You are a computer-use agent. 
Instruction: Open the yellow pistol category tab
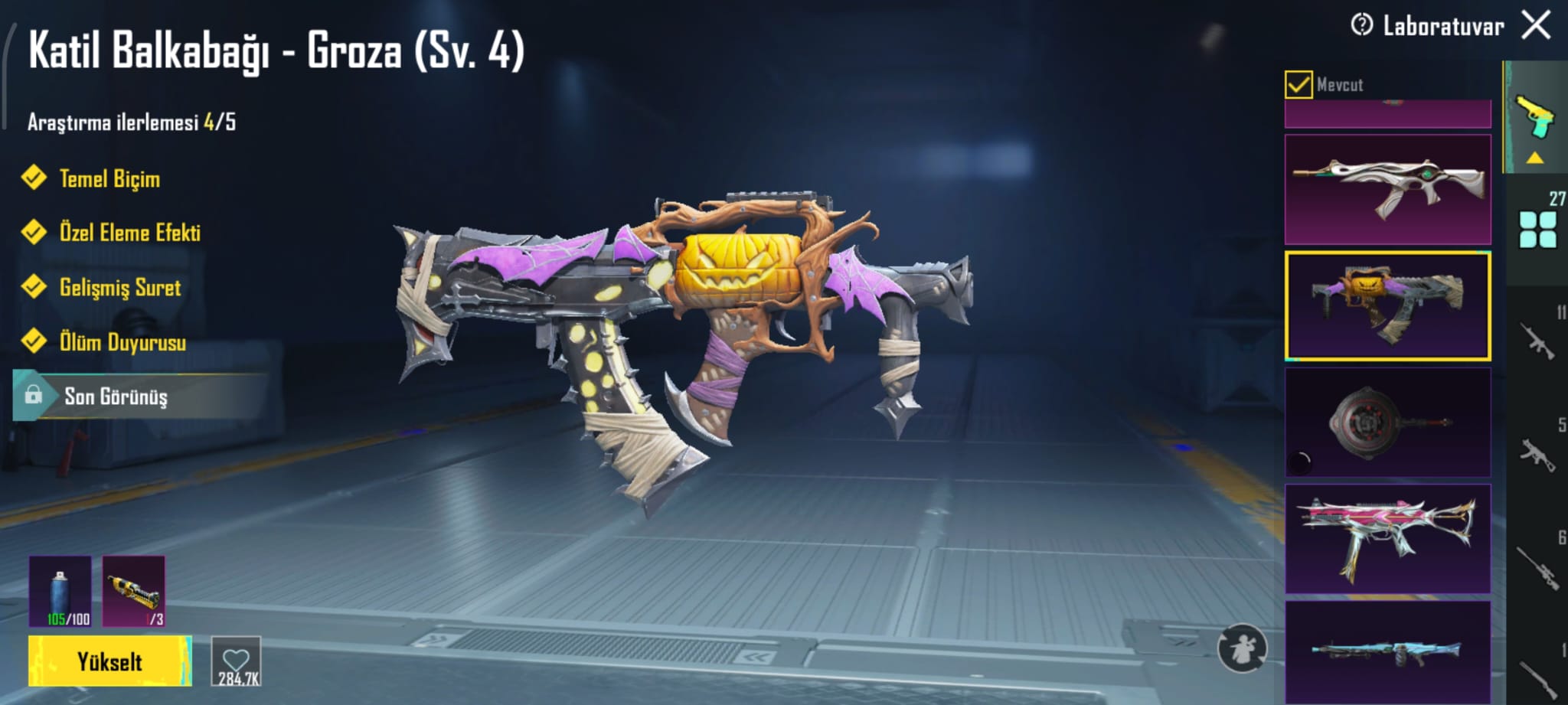click(1535, 119)
